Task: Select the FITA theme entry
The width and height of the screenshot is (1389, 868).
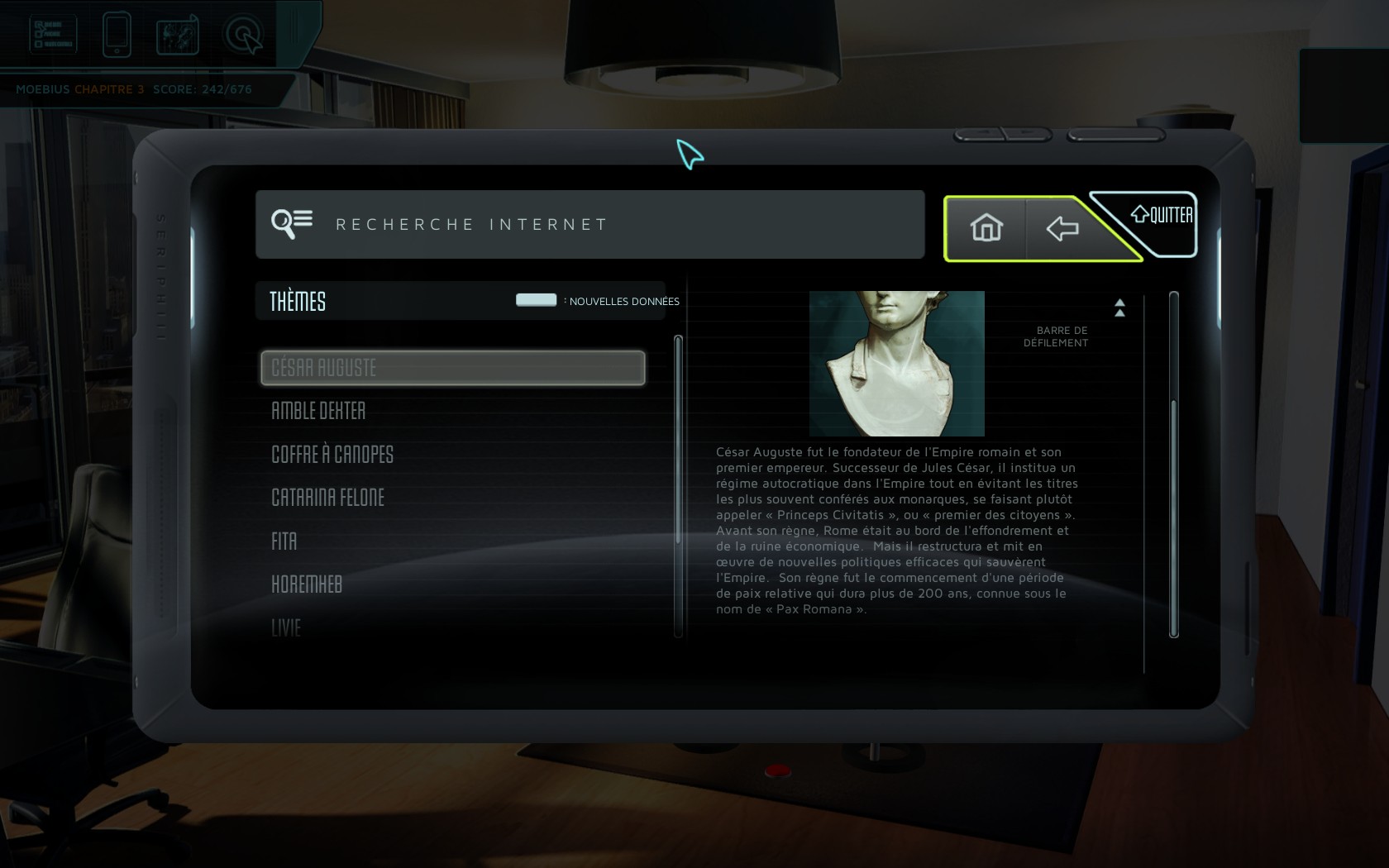Action: (284, 541)
